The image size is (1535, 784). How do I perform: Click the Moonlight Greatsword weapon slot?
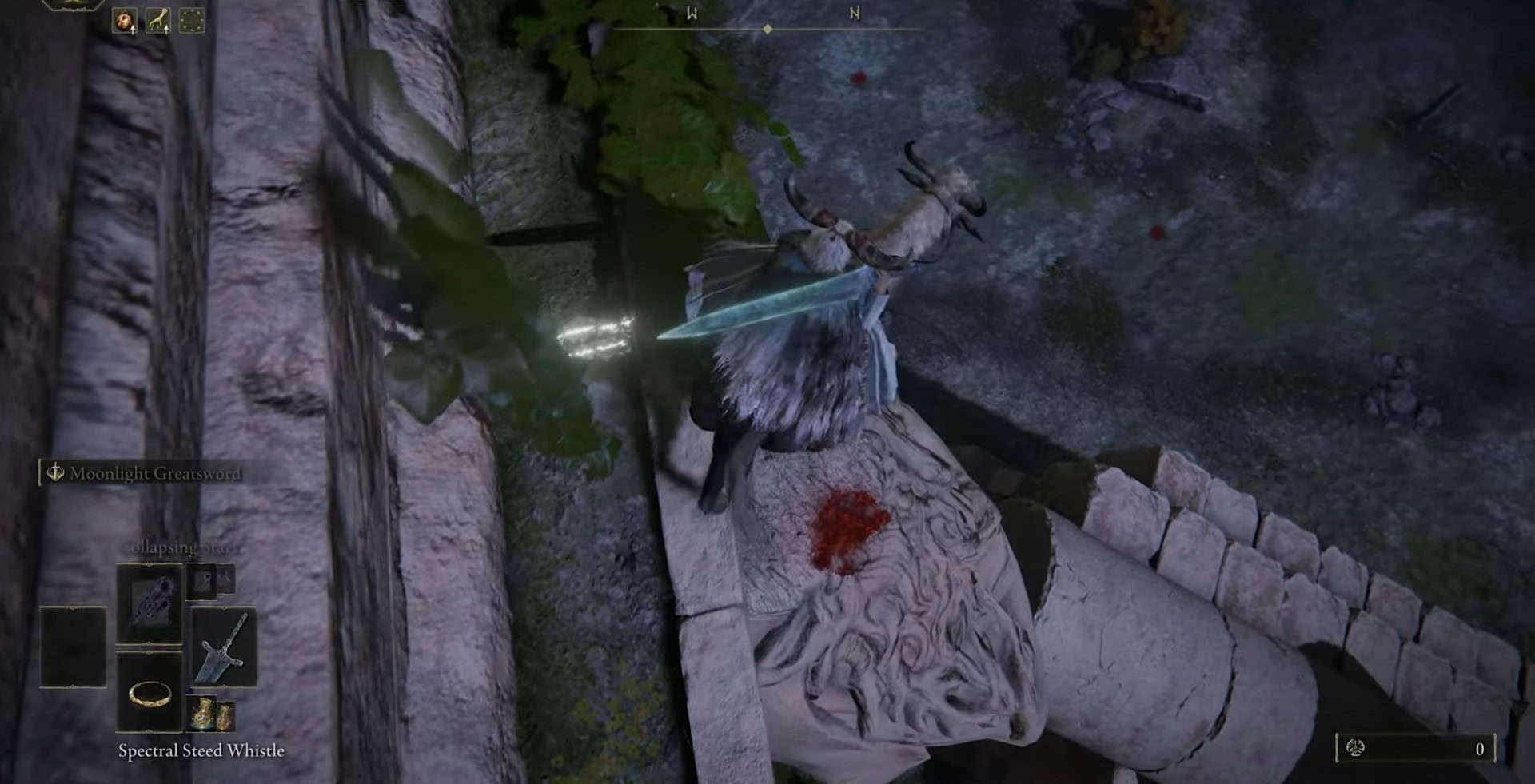coord(224,646)
